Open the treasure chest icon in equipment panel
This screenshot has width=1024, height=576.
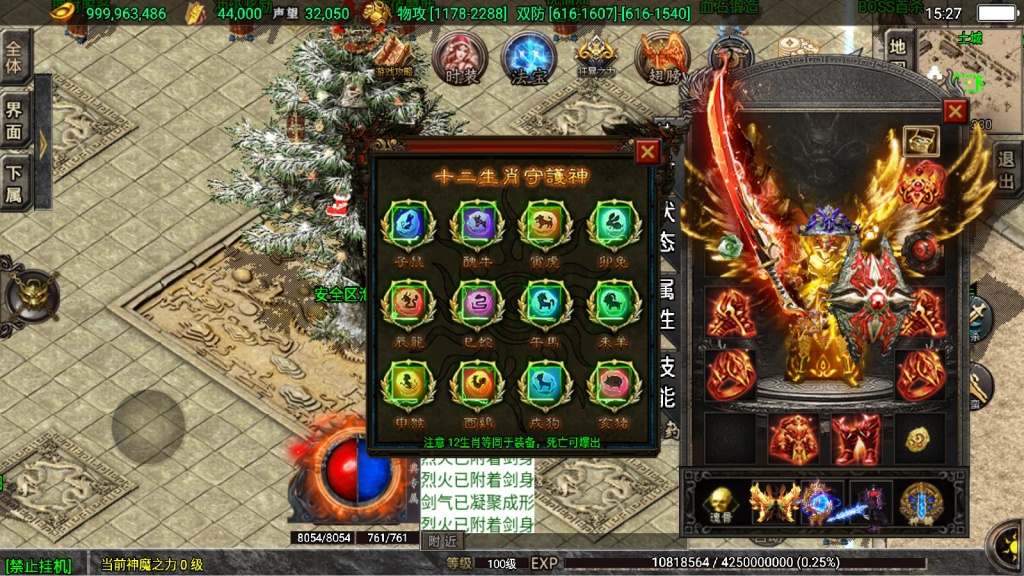click(920, 141)
